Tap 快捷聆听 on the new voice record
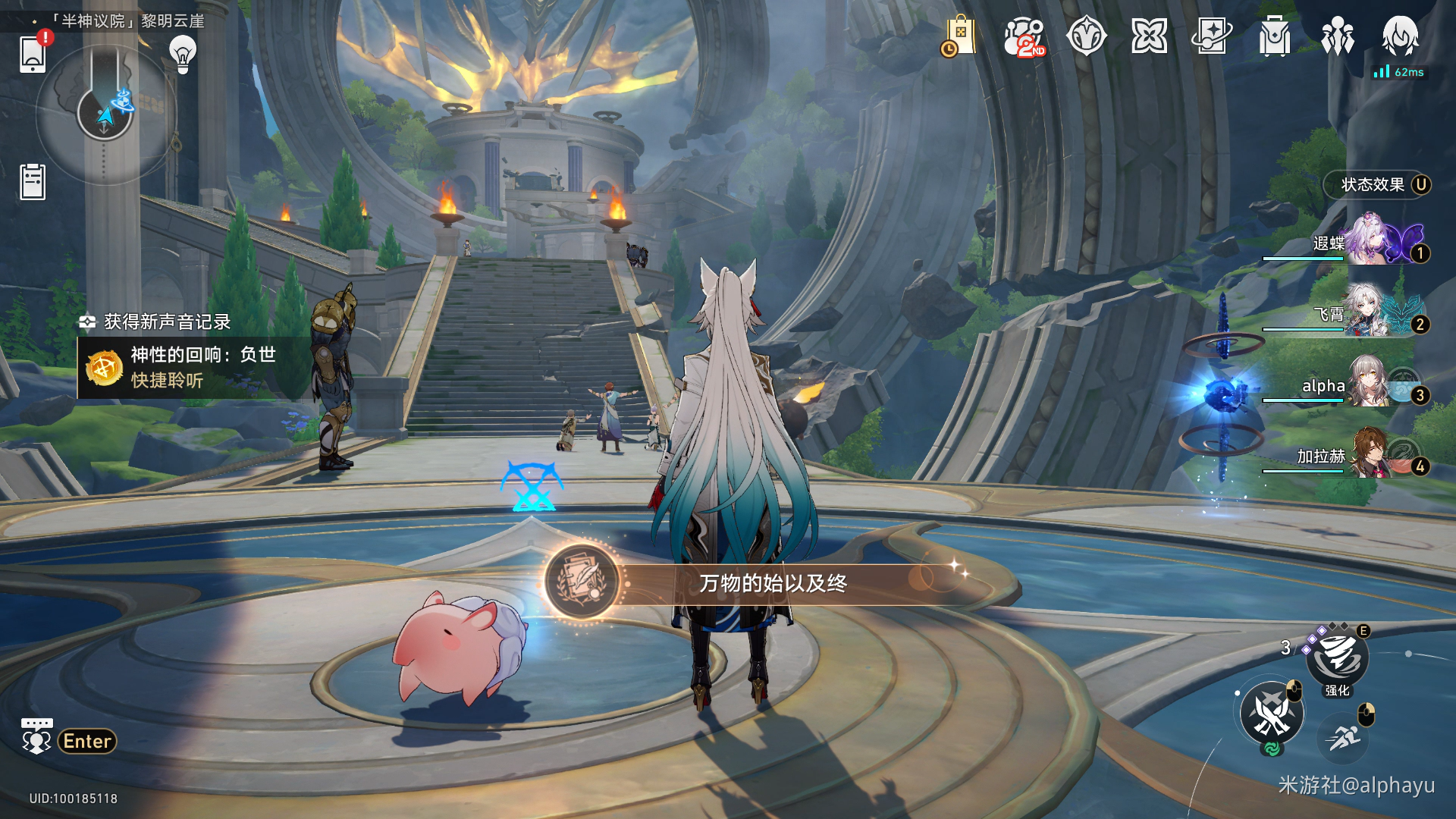The width and height of the screenshot is (1456, 819). click(x=167, y=381)
